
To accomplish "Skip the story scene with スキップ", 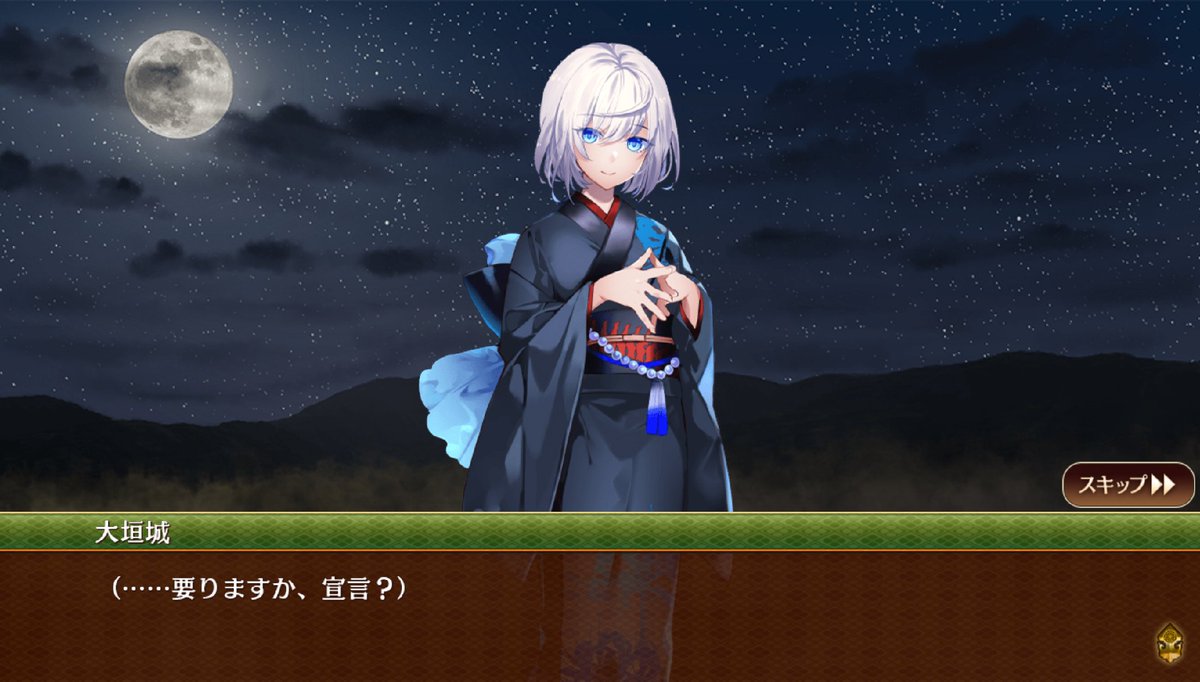I will (1127, 485).
